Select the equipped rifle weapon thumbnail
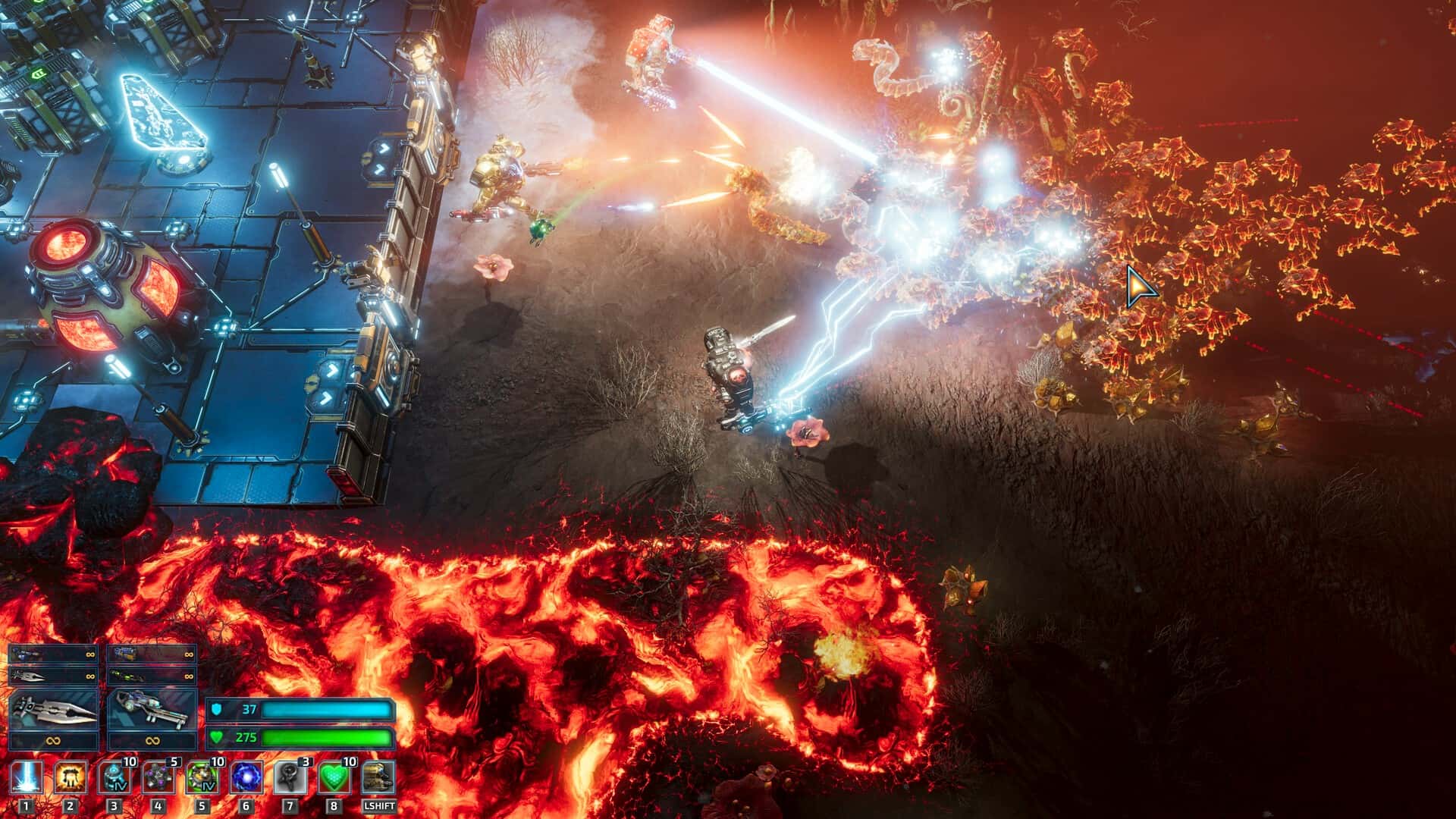This screenshot has width=1456, height=819. tap(153, 710)
